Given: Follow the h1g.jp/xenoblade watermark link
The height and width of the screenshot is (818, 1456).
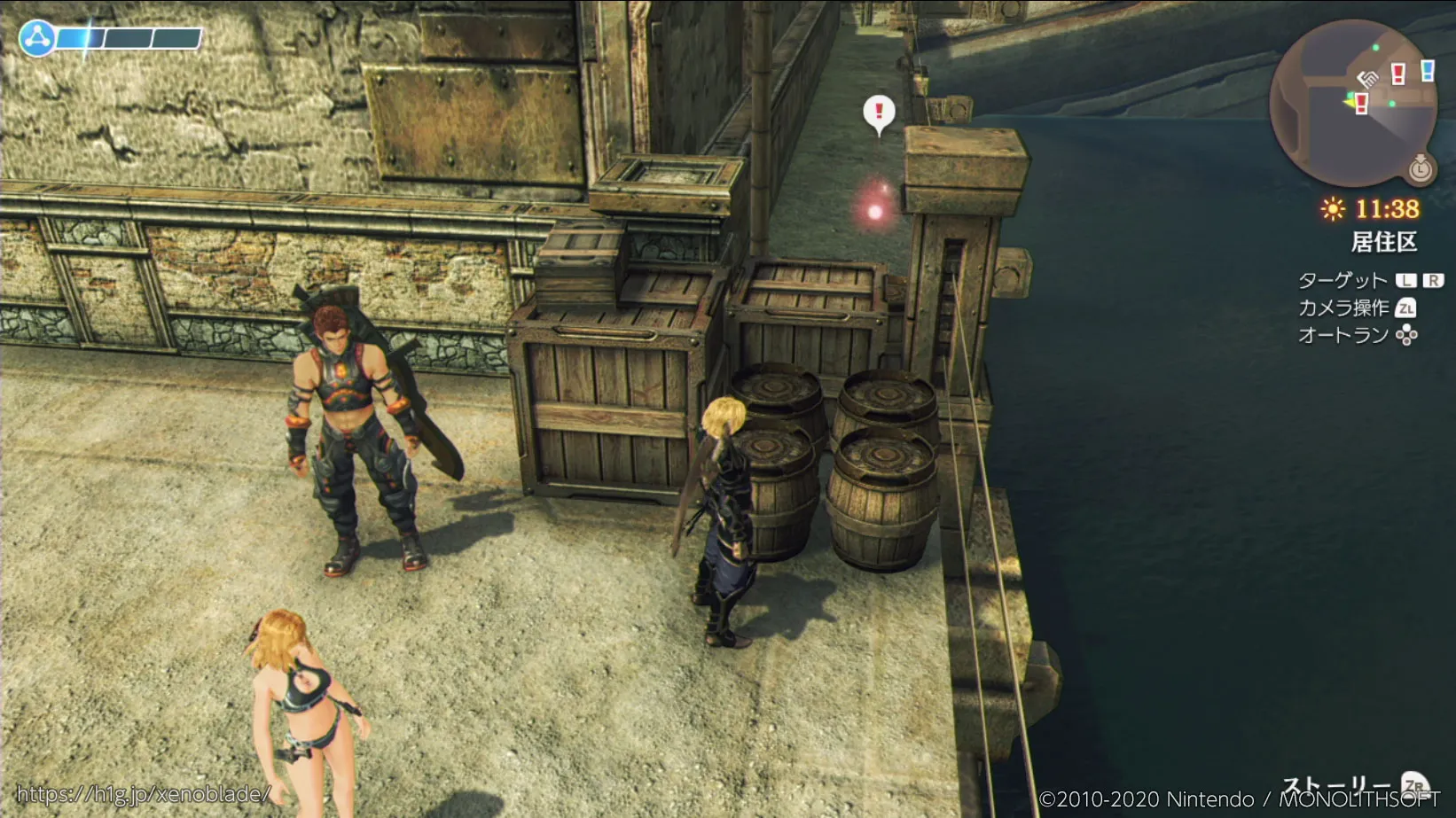Looking at the screenshot, I should (142, 794).
